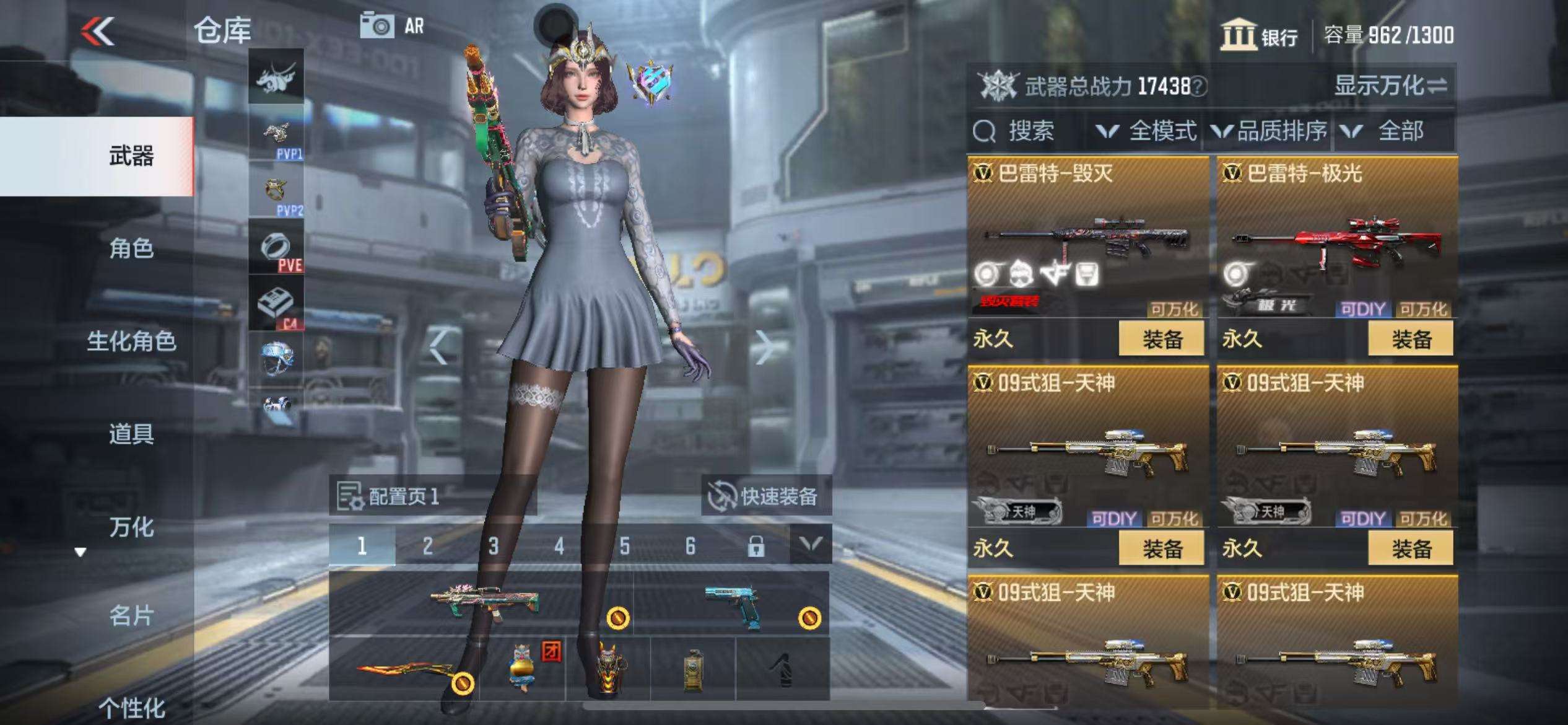Open the 品质排序 sort dropdown
1568x725 pixels.
pyautogui.click(x=1269, y=131)
